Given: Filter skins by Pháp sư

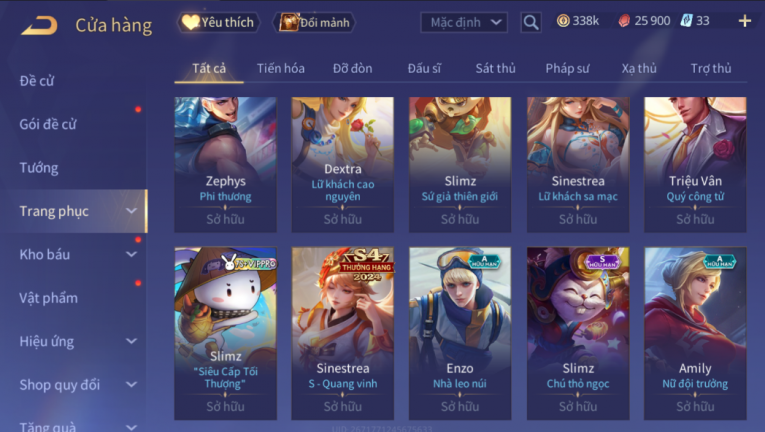Looking at the screenshot, I should (567, 68).
